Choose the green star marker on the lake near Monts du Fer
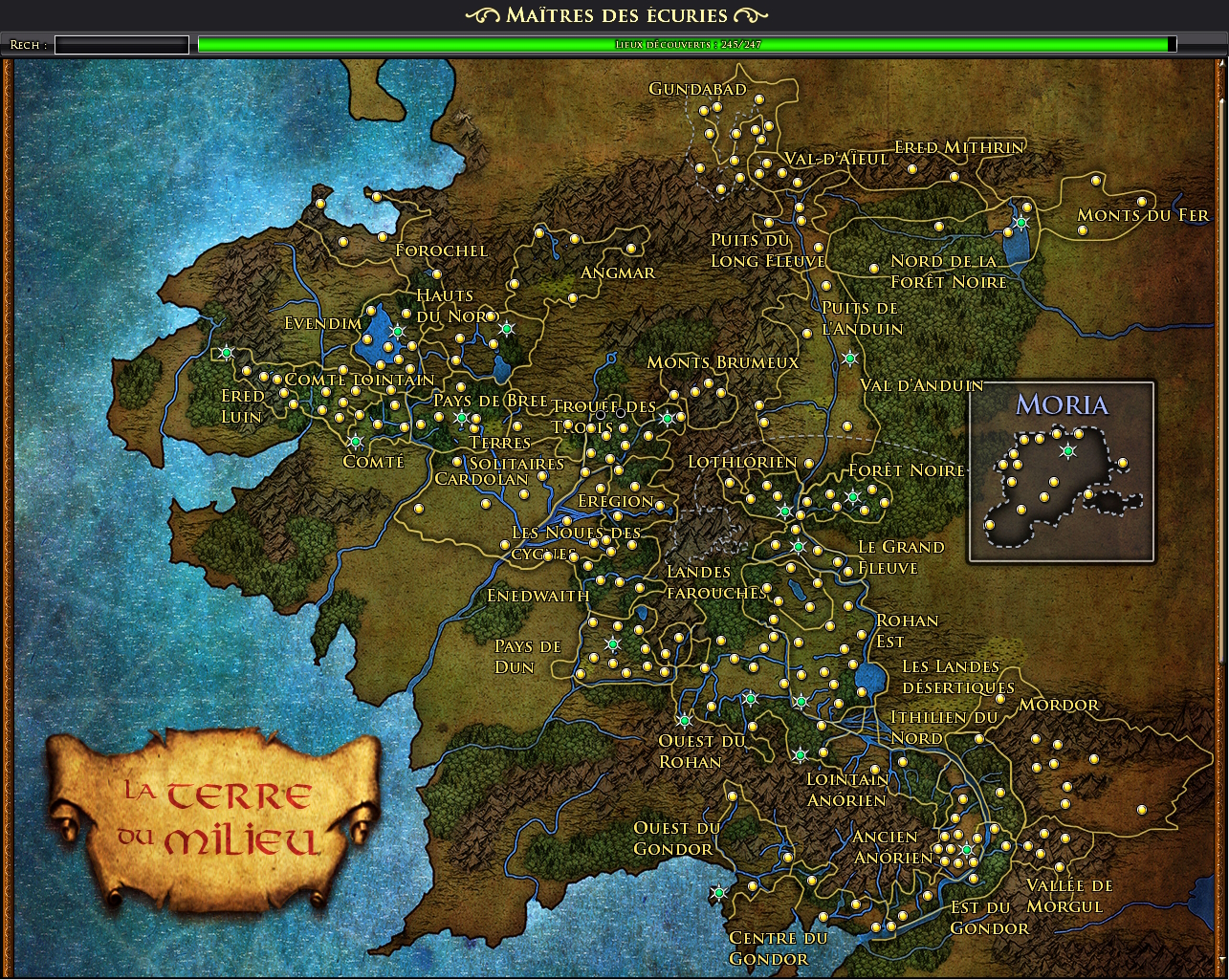The width and height of the screenshot is (1229, 980). click(x=1021, y=223)
